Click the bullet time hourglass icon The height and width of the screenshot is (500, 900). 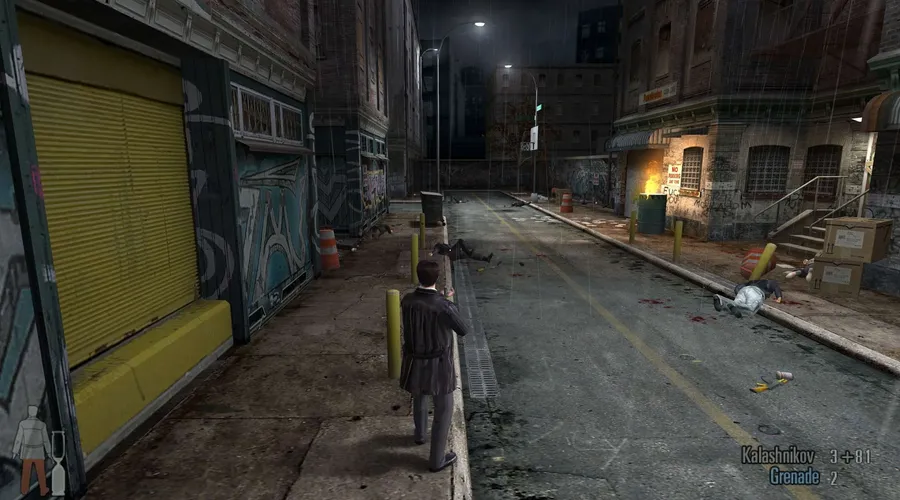point(58,463)
